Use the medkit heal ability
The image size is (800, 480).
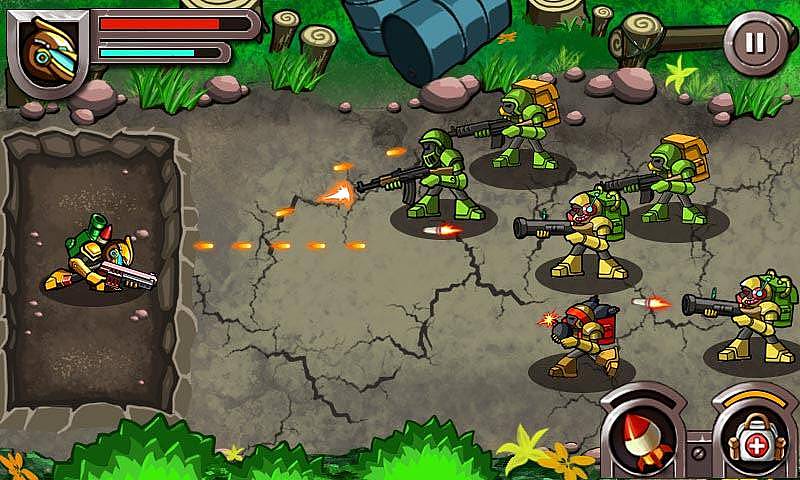(756, 437)
